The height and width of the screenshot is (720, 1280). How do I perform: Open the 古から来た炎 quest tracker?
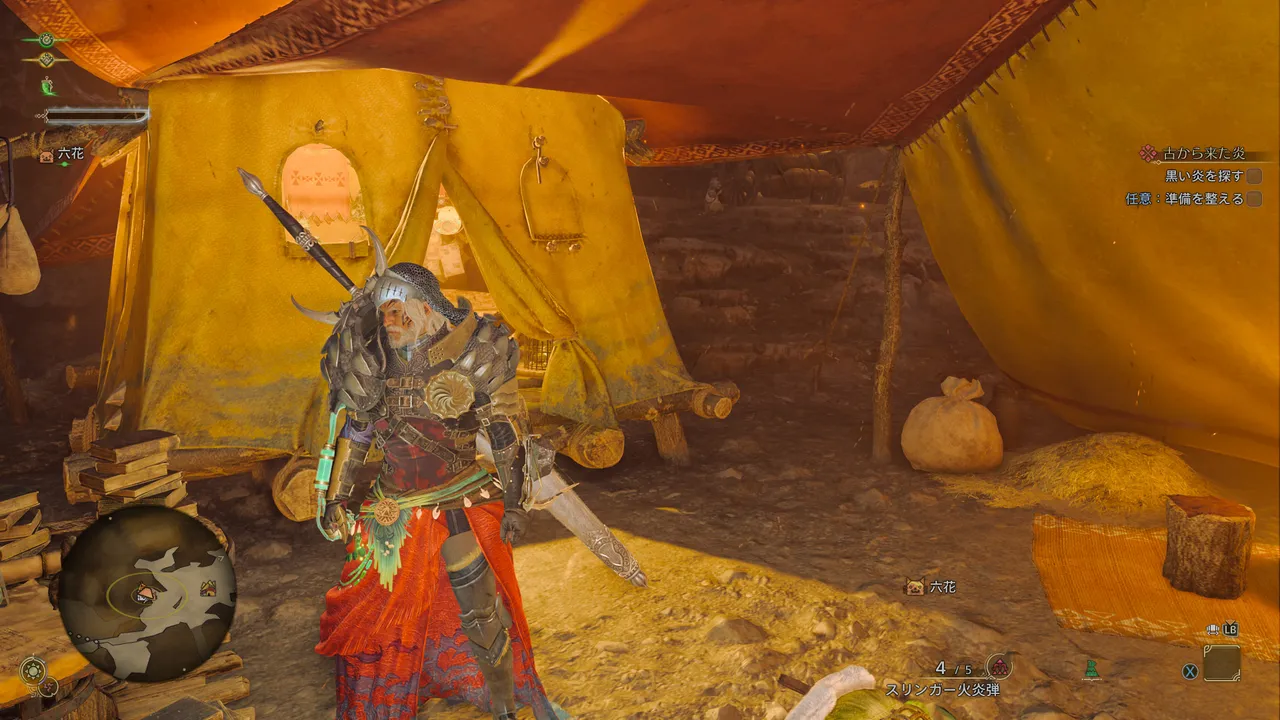(1202, 154)
